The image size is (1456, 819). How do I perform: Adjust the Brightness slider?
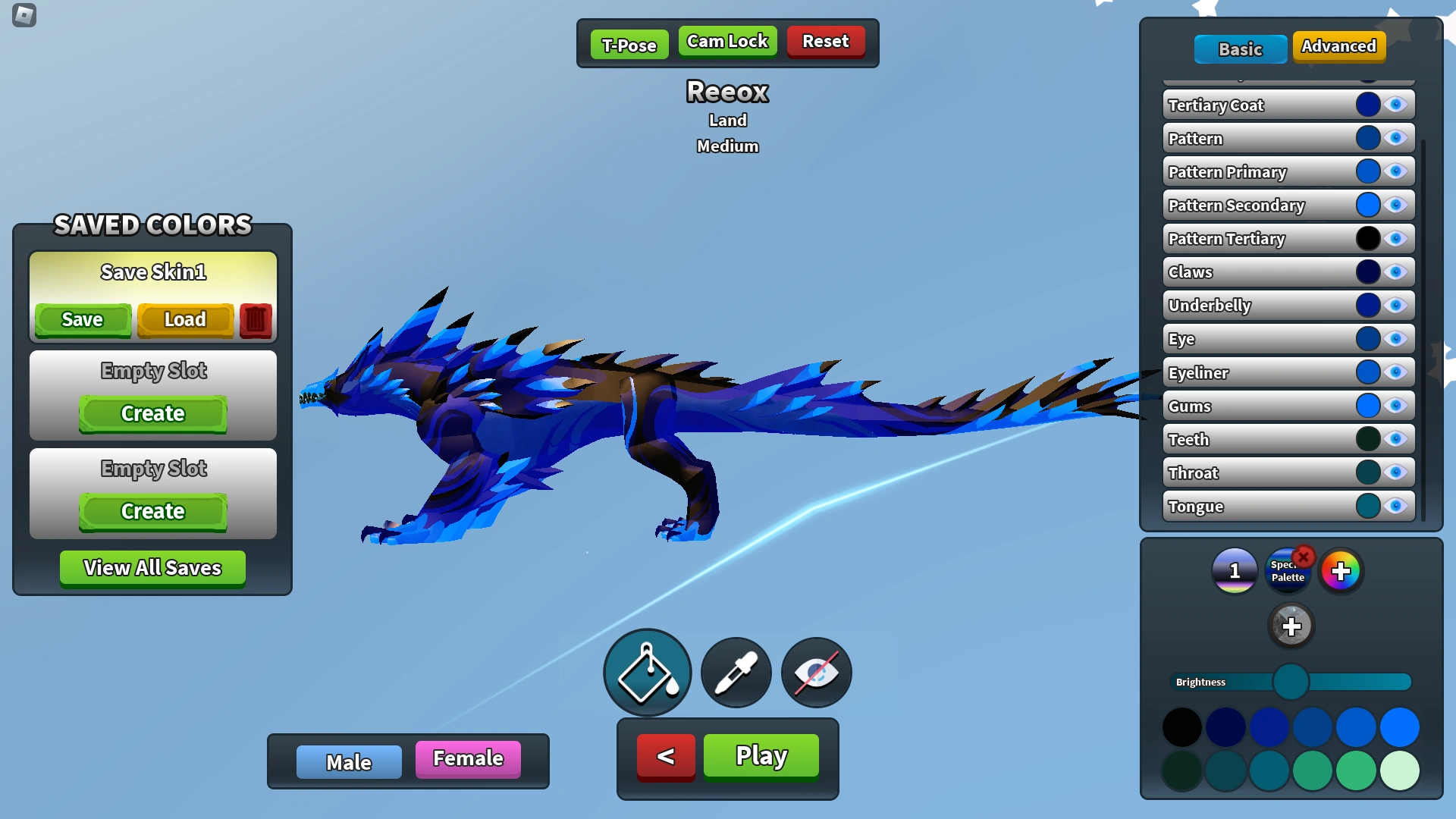(1292, 682)
